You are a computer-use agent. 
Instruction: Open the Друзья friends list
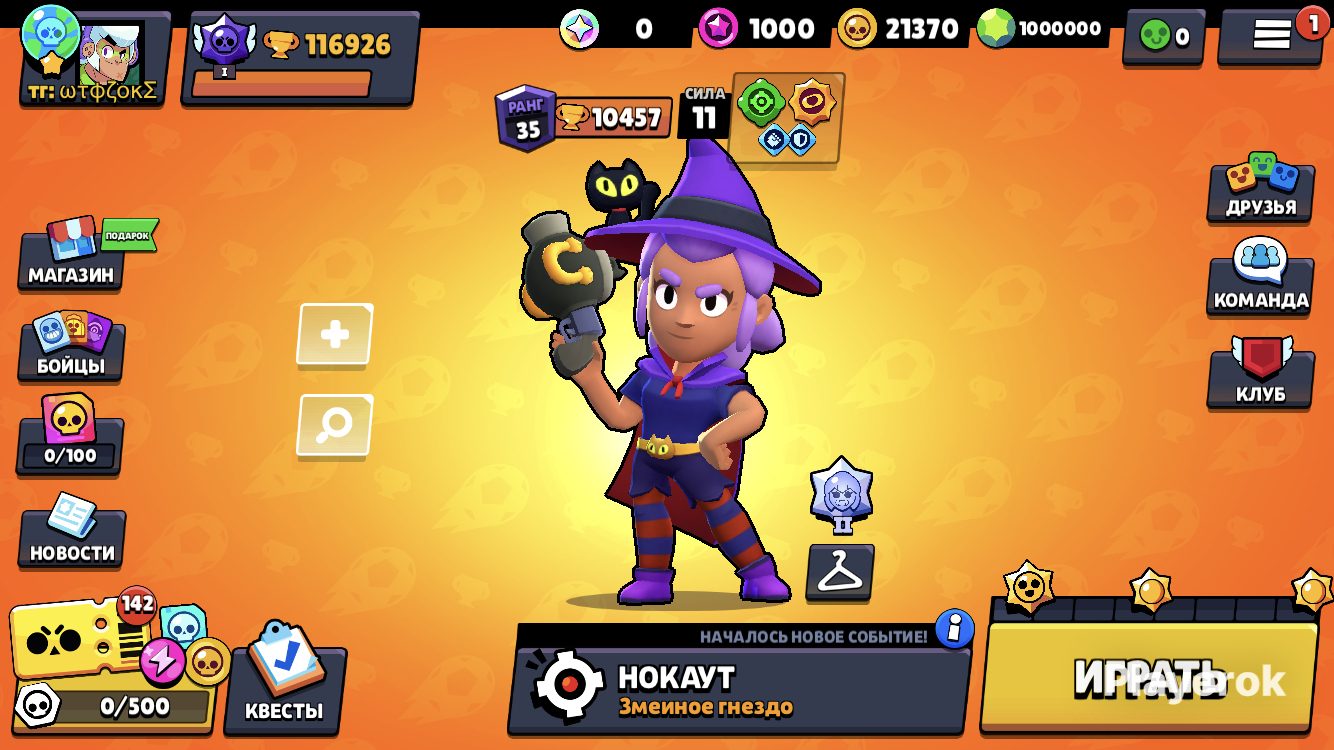coord(1260,189)
